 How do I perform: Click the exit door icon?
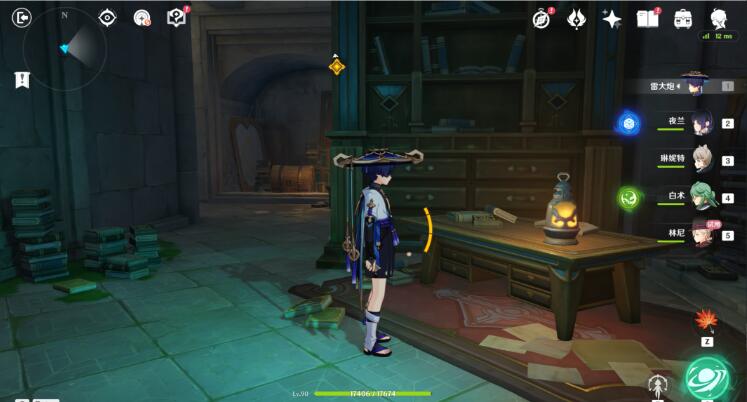pyautogui.click(x=23, y=17)
